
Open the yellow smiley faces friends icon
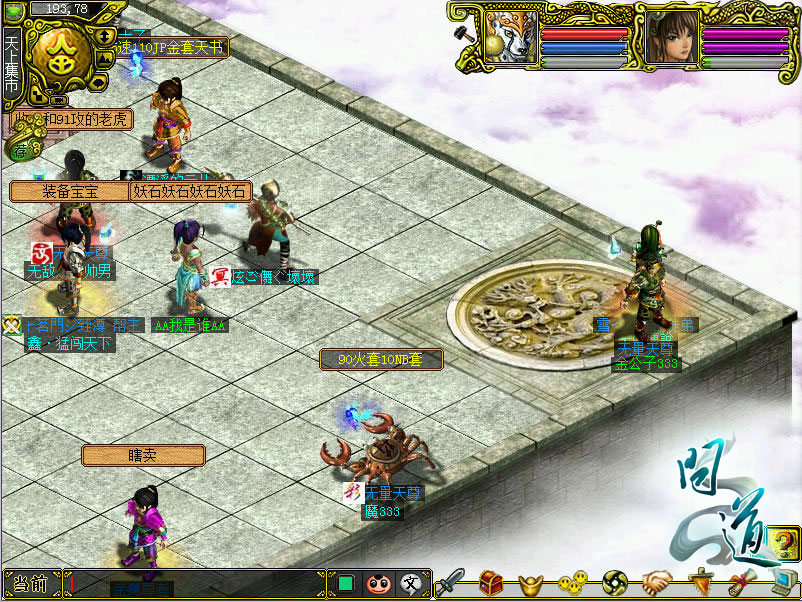click(x=571, y=582)
